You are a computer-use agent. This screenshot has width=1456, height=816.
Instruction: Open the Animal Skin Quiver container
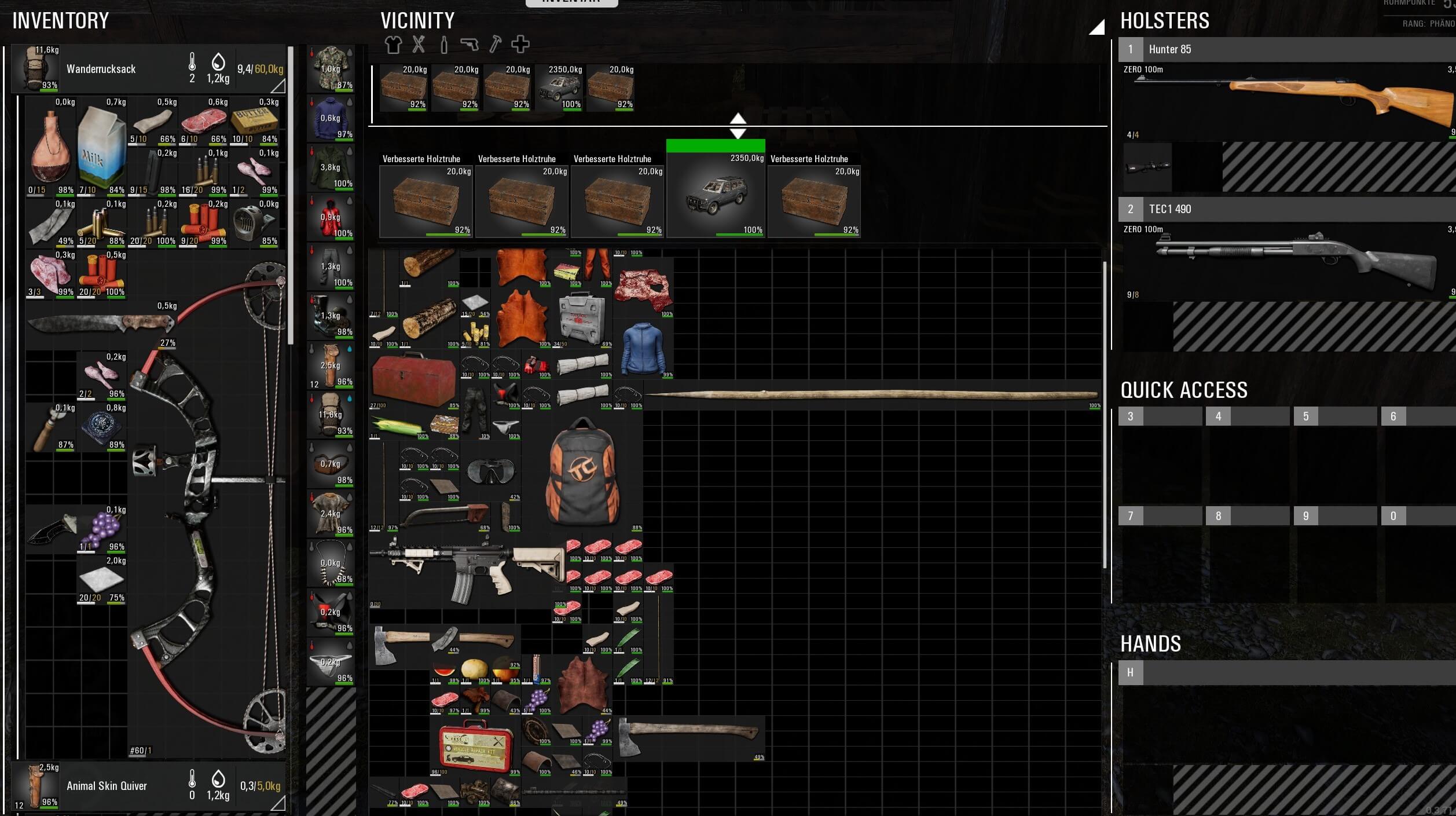tap(107, 786)
